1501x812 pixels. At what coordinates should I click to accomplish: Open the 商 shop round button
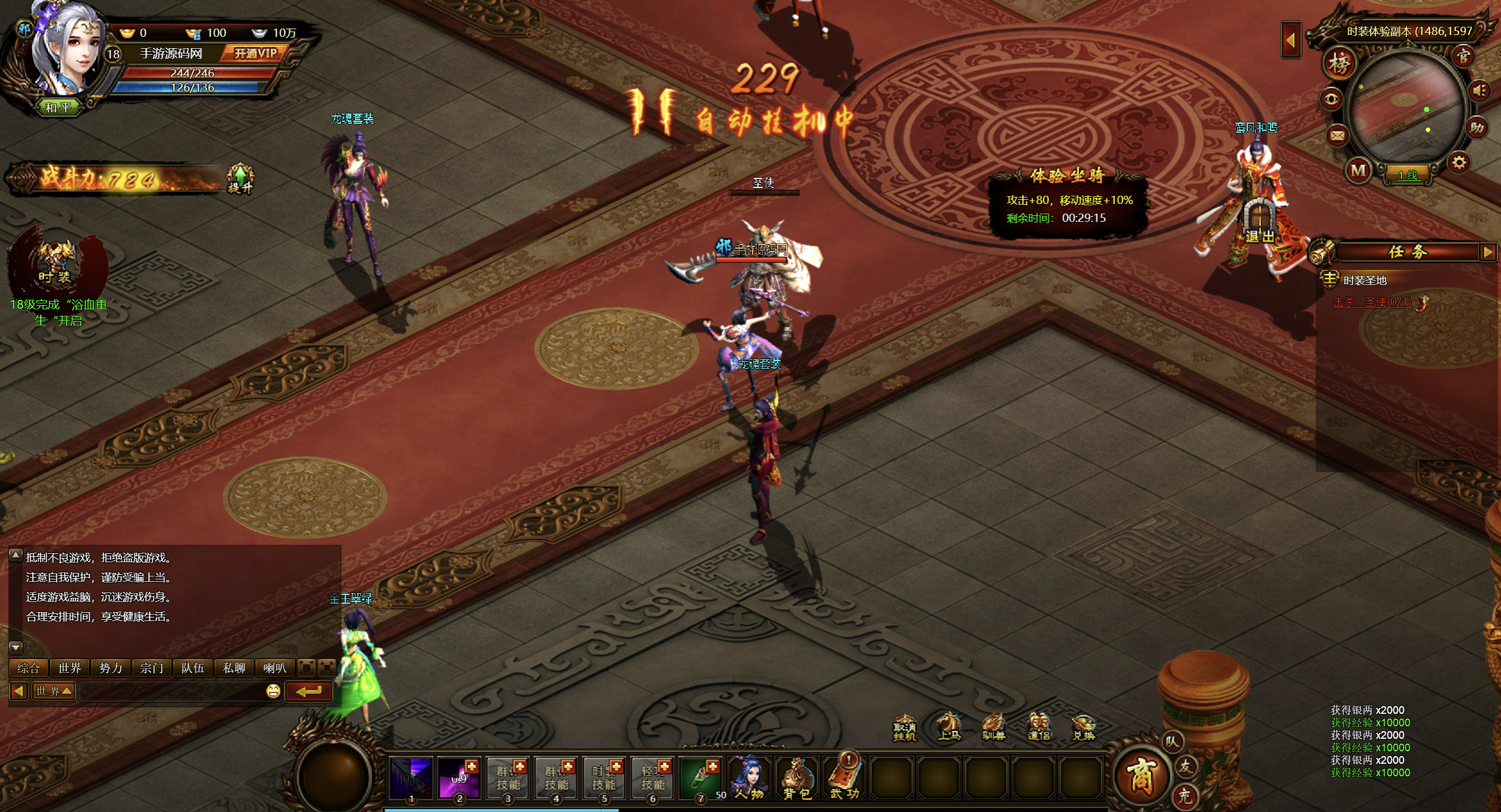coord(1139,776)
